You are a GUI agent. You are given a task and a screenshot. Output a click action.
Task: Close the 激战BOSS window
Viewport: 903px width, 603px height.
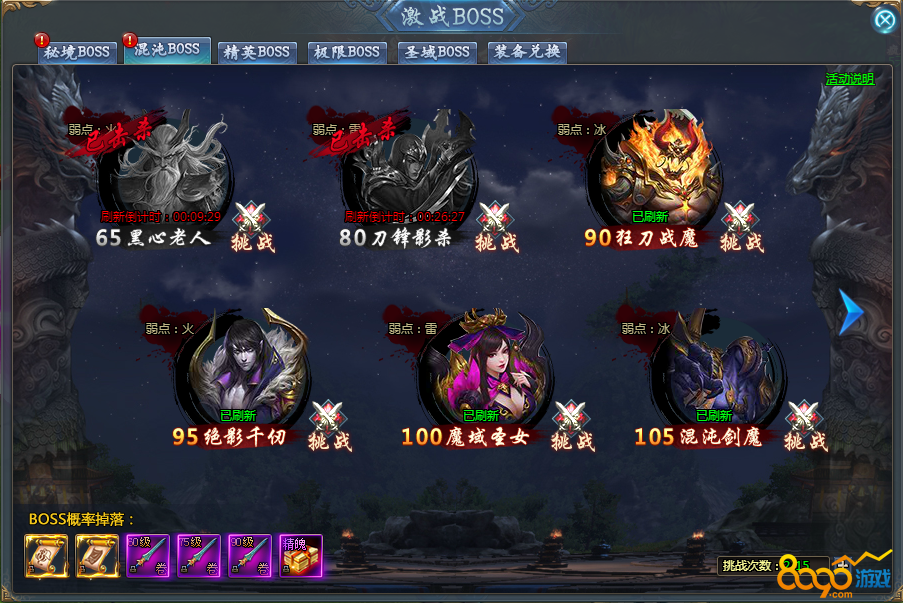tap(885, 20)
